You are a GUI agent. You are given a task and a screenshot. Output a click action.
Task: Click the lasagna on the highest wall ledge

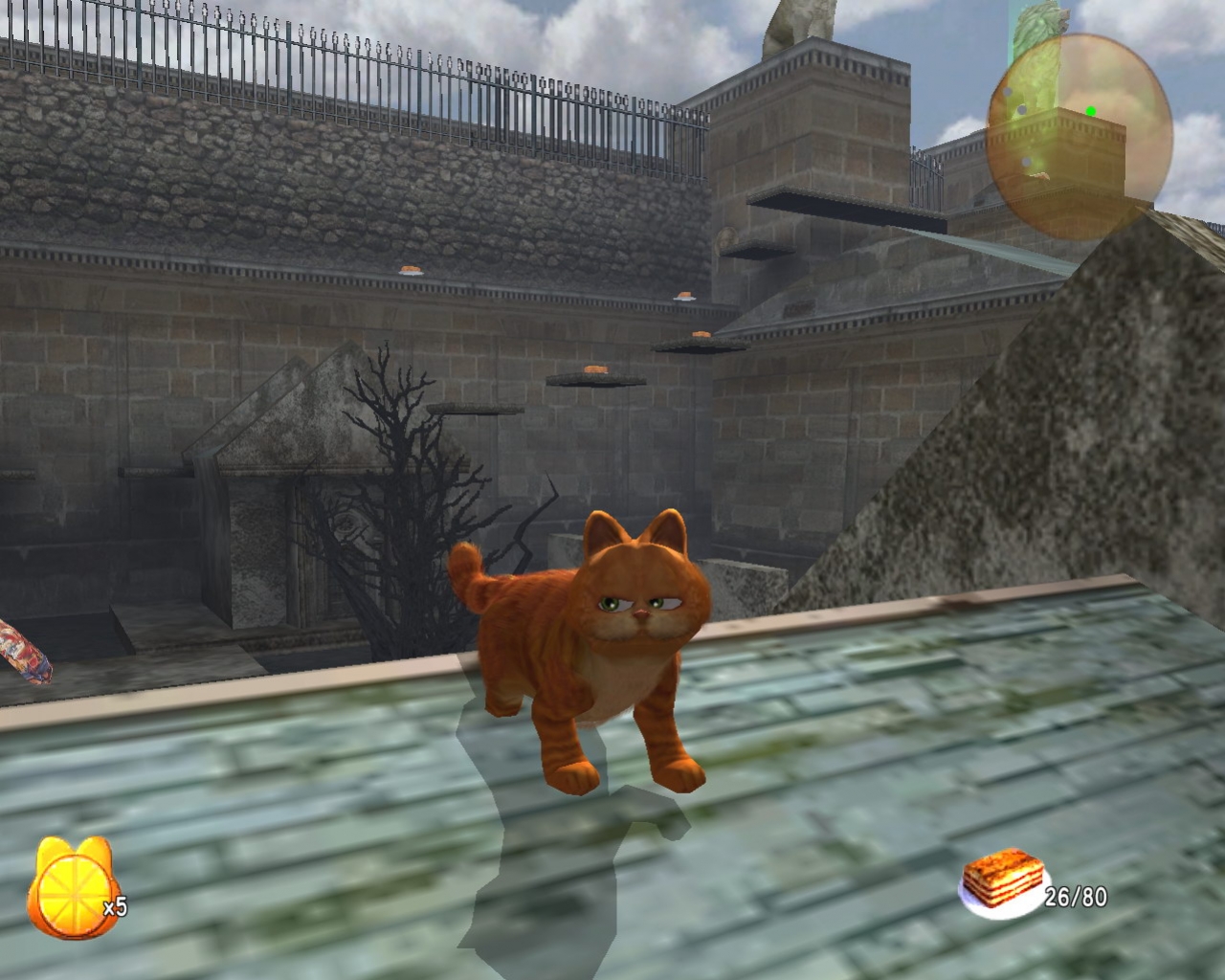(x=410, y=271)
